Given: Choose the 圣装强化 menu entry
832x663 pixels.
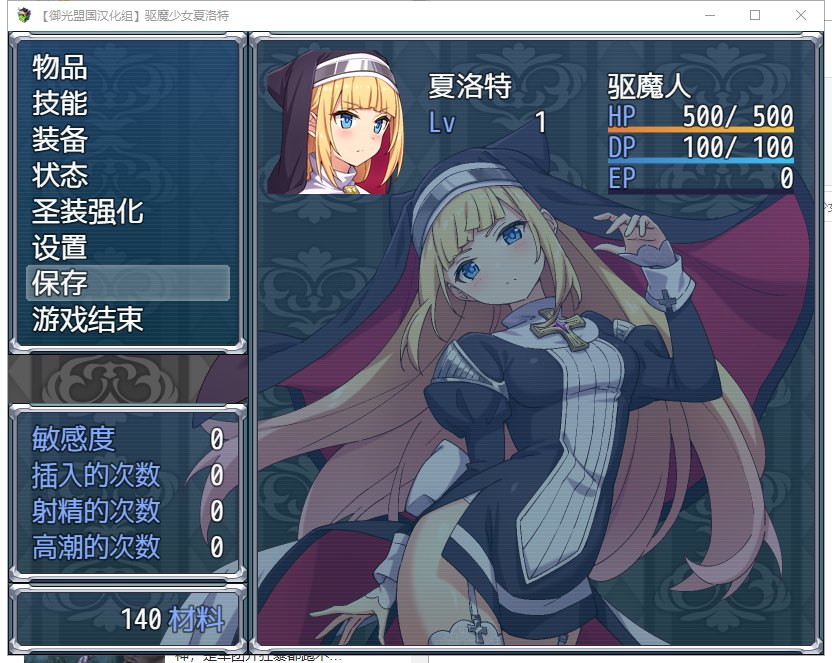Looking at the screenshot, I should tap(88, 212).
